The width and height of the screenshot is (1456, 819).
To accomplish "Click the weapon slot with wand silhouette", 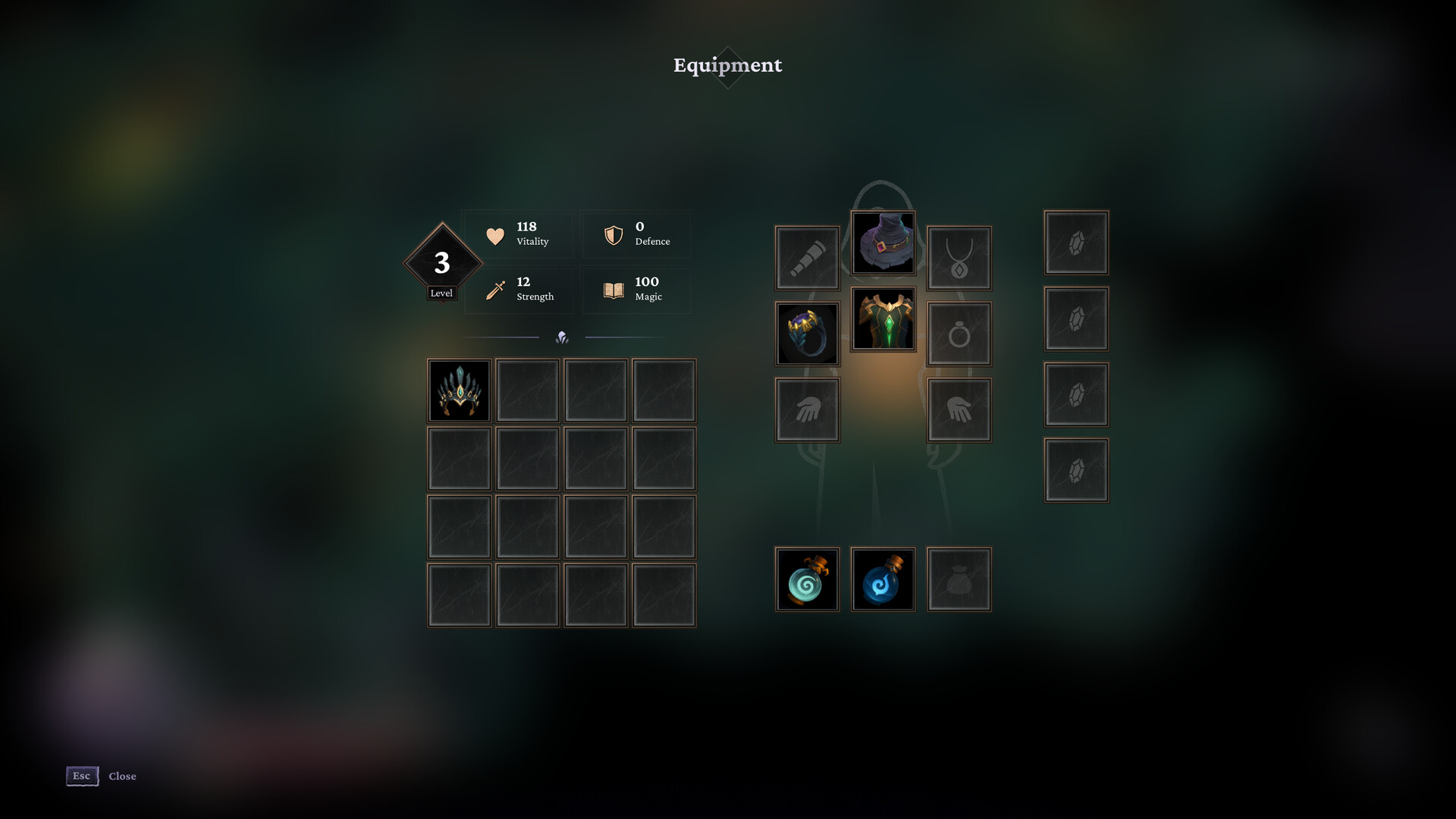I will pyautogui.click(x=807, y=257).
